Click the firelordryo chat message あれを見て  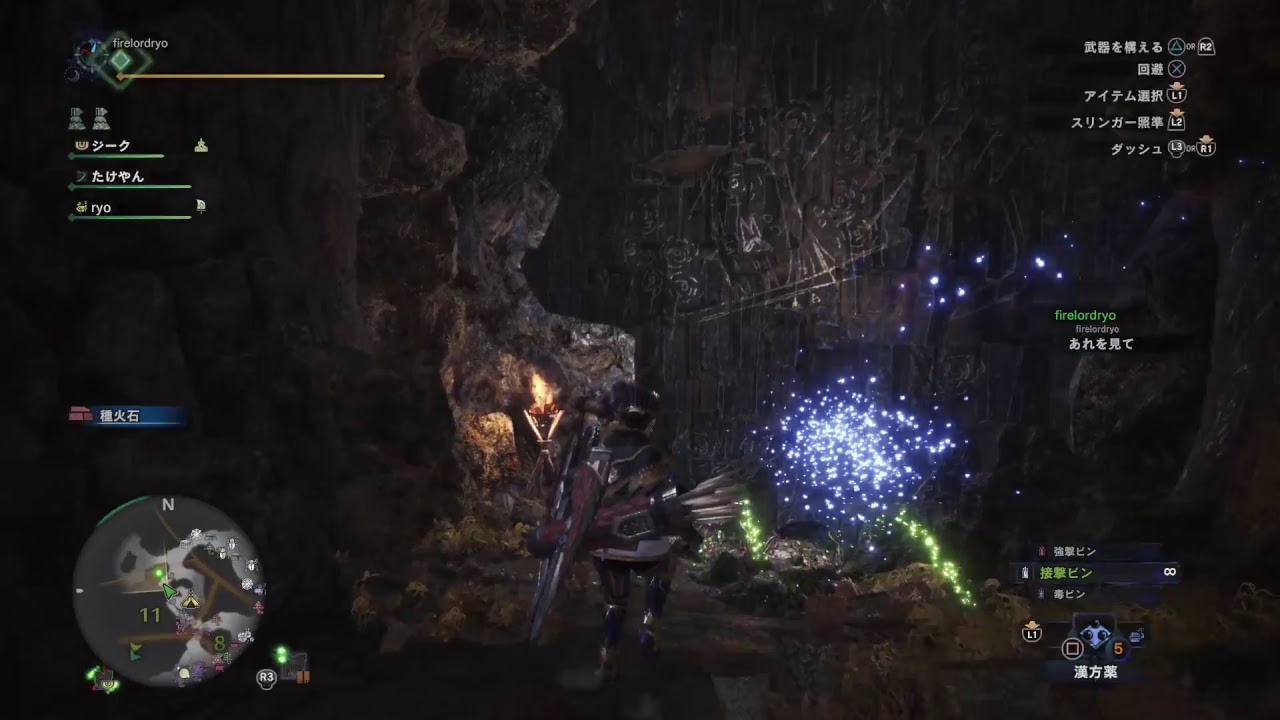pyautogui.click(x=1100, y=344)
